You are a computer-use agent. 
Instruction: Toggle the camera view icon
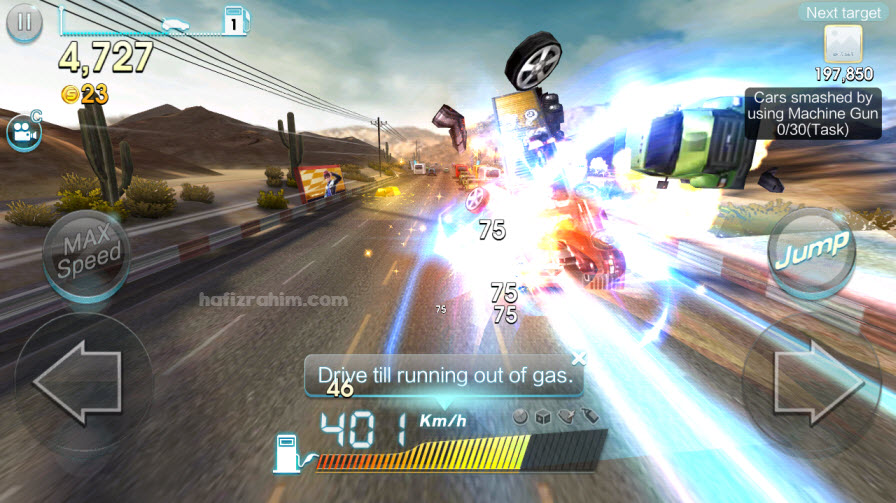tap(22, 132)
